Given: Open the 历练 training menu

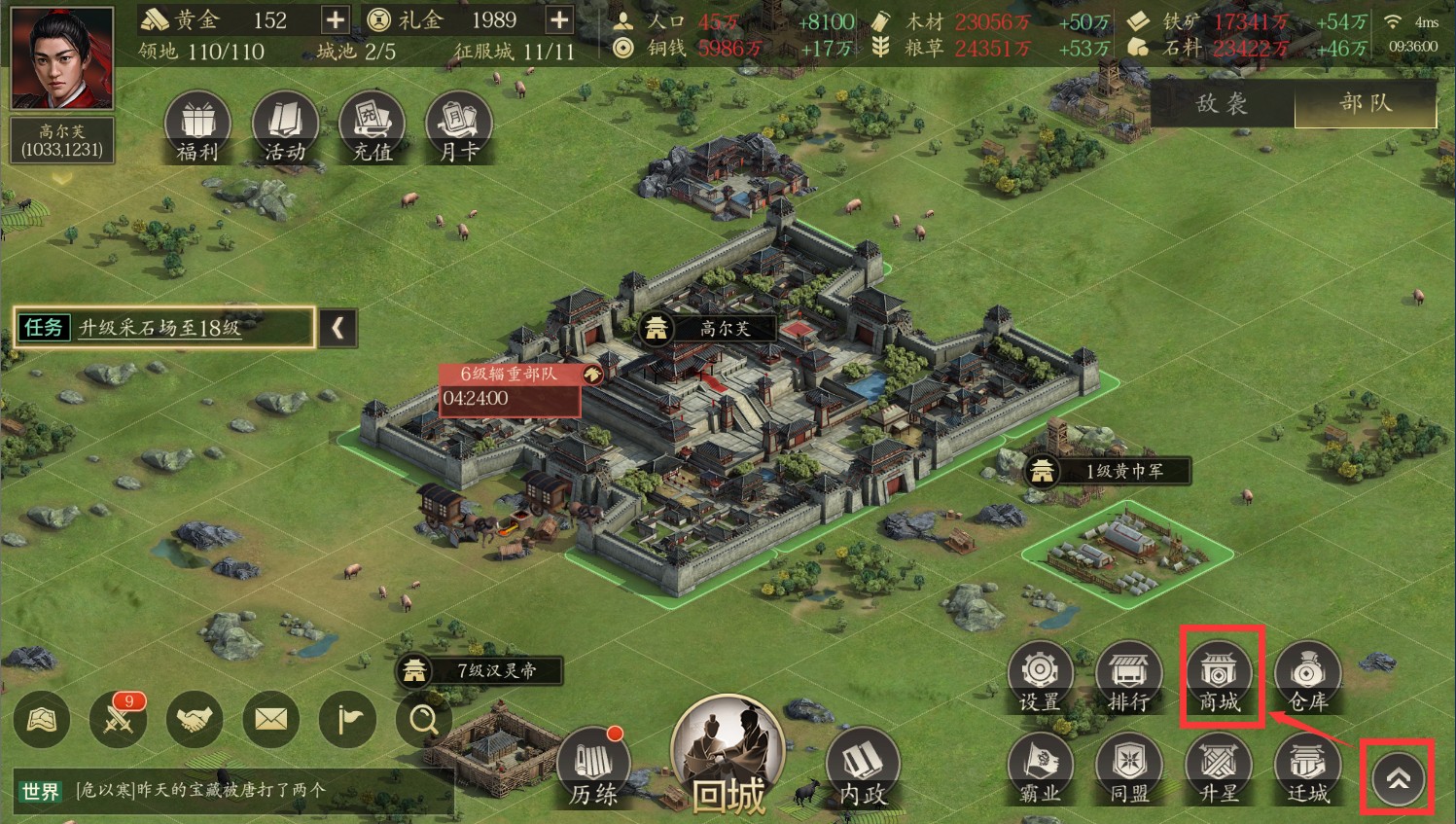Looking at the screenshot, I should pyautogui.click(x=593, y=770).
